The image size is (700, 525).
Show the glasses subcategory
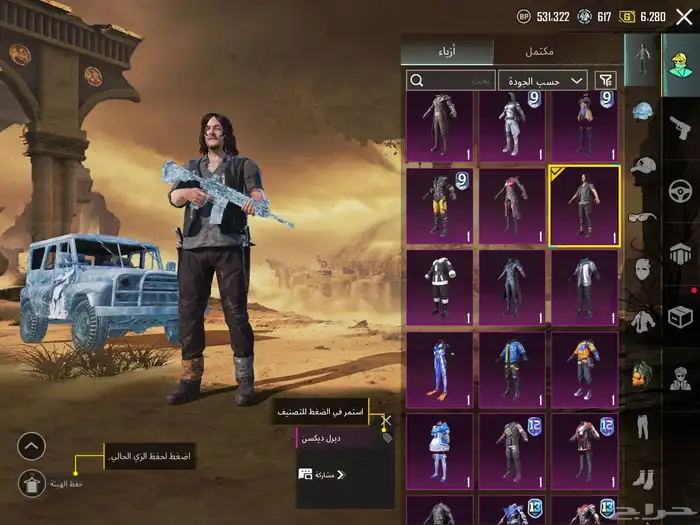pyautogui.click(x=642, y=217)
